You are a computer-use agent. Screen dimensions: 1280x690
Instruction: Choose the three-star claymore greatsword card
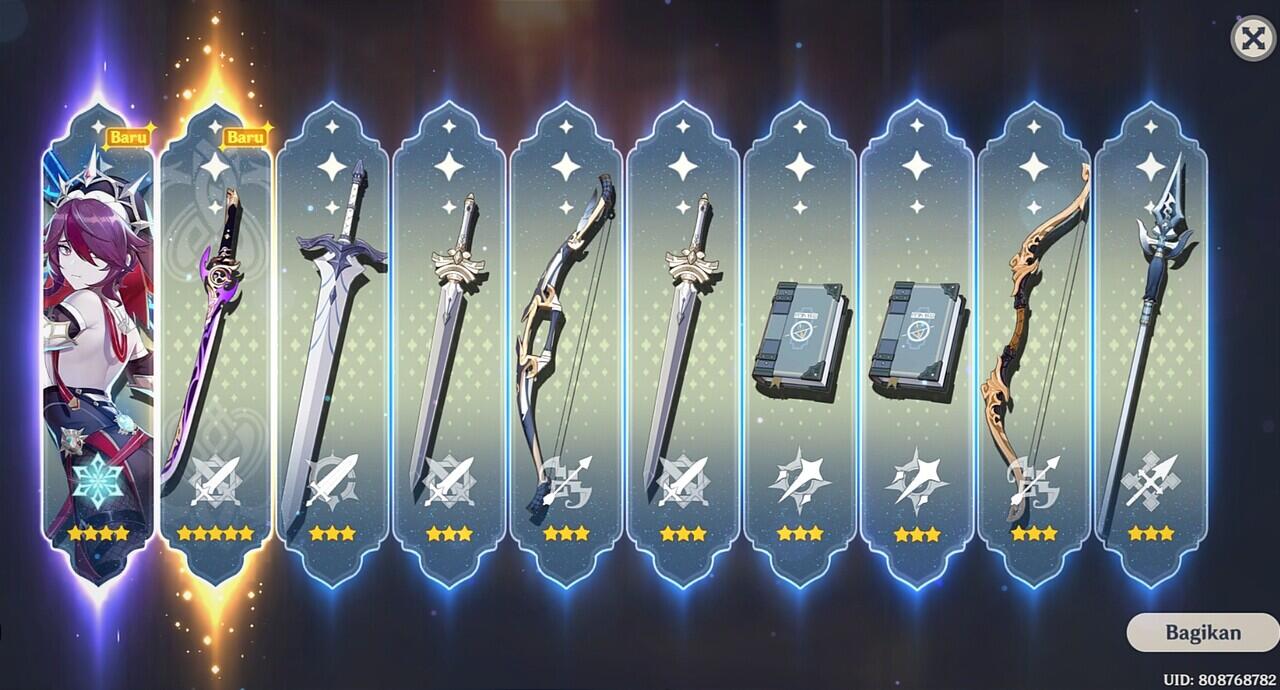pos(332,340)
